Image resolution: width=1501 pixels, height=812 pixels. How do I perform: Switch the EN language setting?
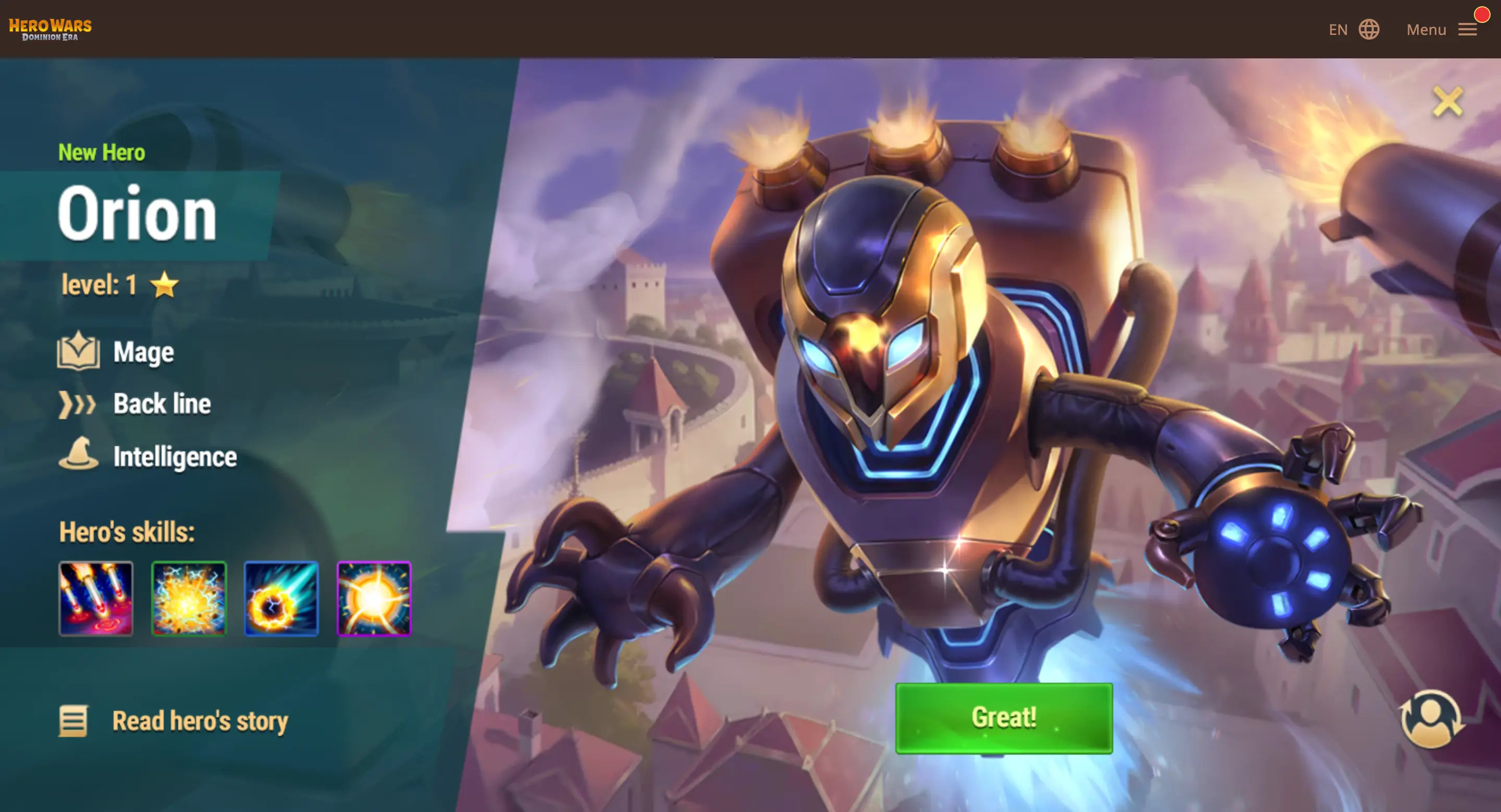pos(1339,29)
